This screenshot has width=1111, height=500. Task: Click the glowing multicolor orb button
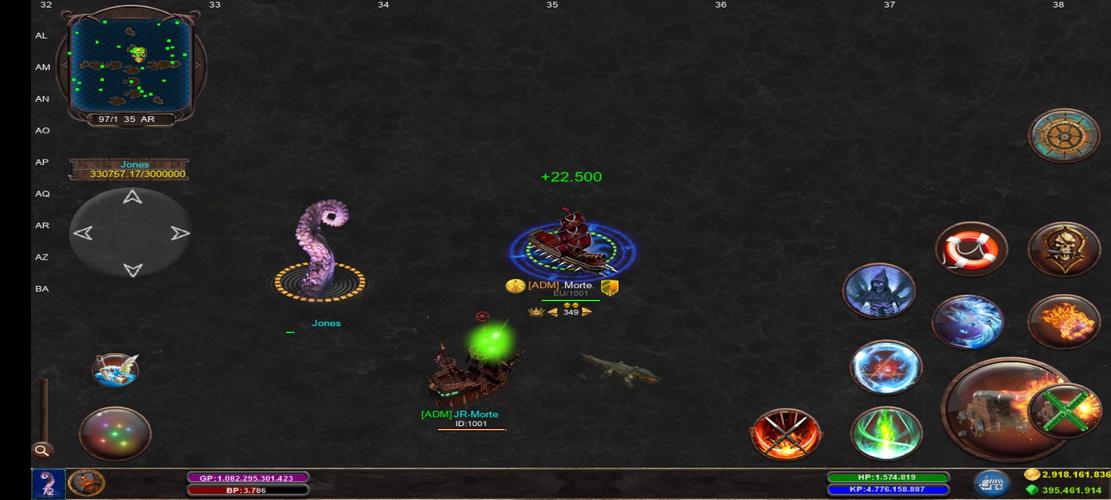(115, 434)
